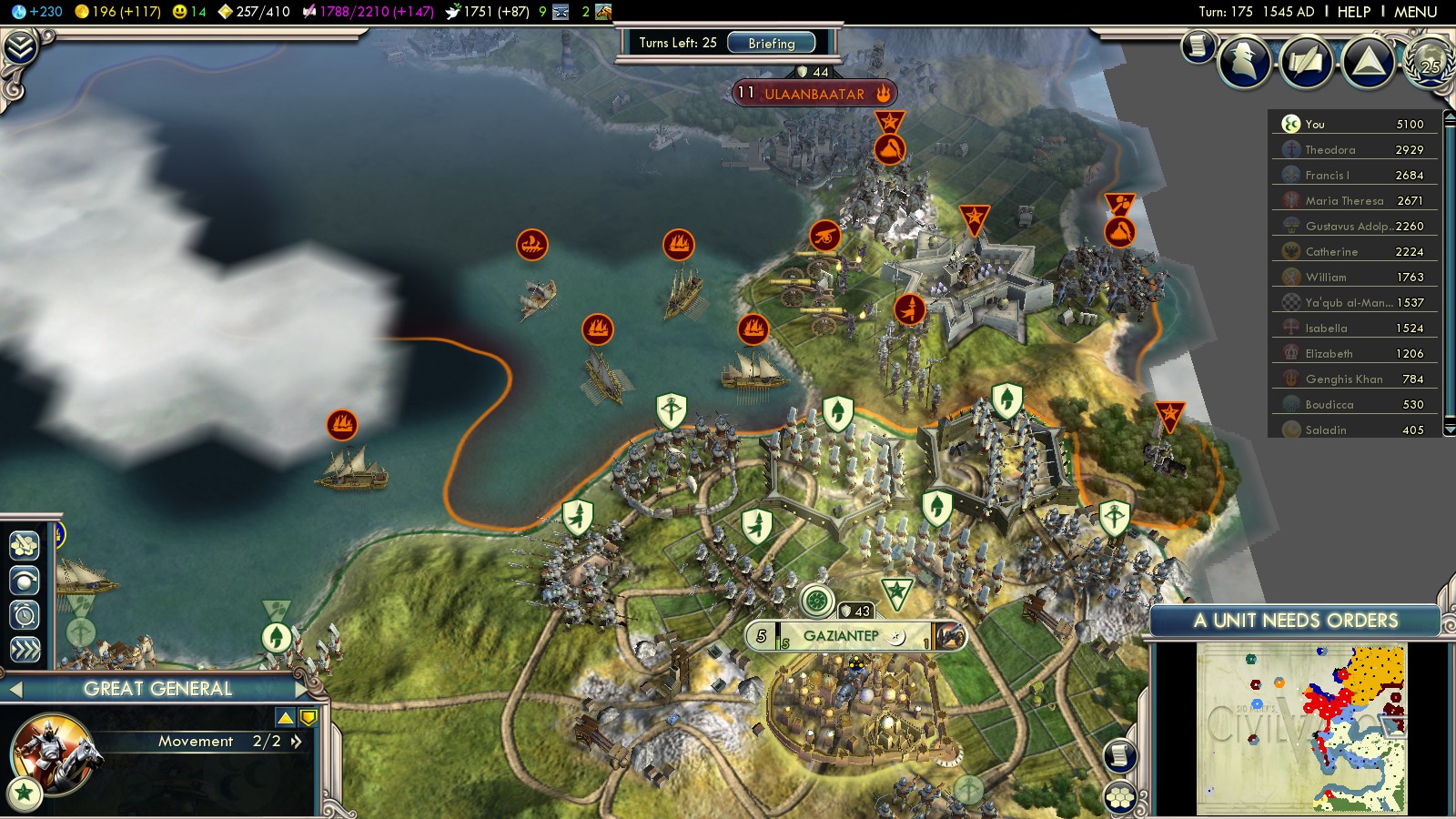Image resolution: width=1456 pixels, height=819 pixels.
Task: Open social policies pyramid icon
Action: click(1368, 62)
